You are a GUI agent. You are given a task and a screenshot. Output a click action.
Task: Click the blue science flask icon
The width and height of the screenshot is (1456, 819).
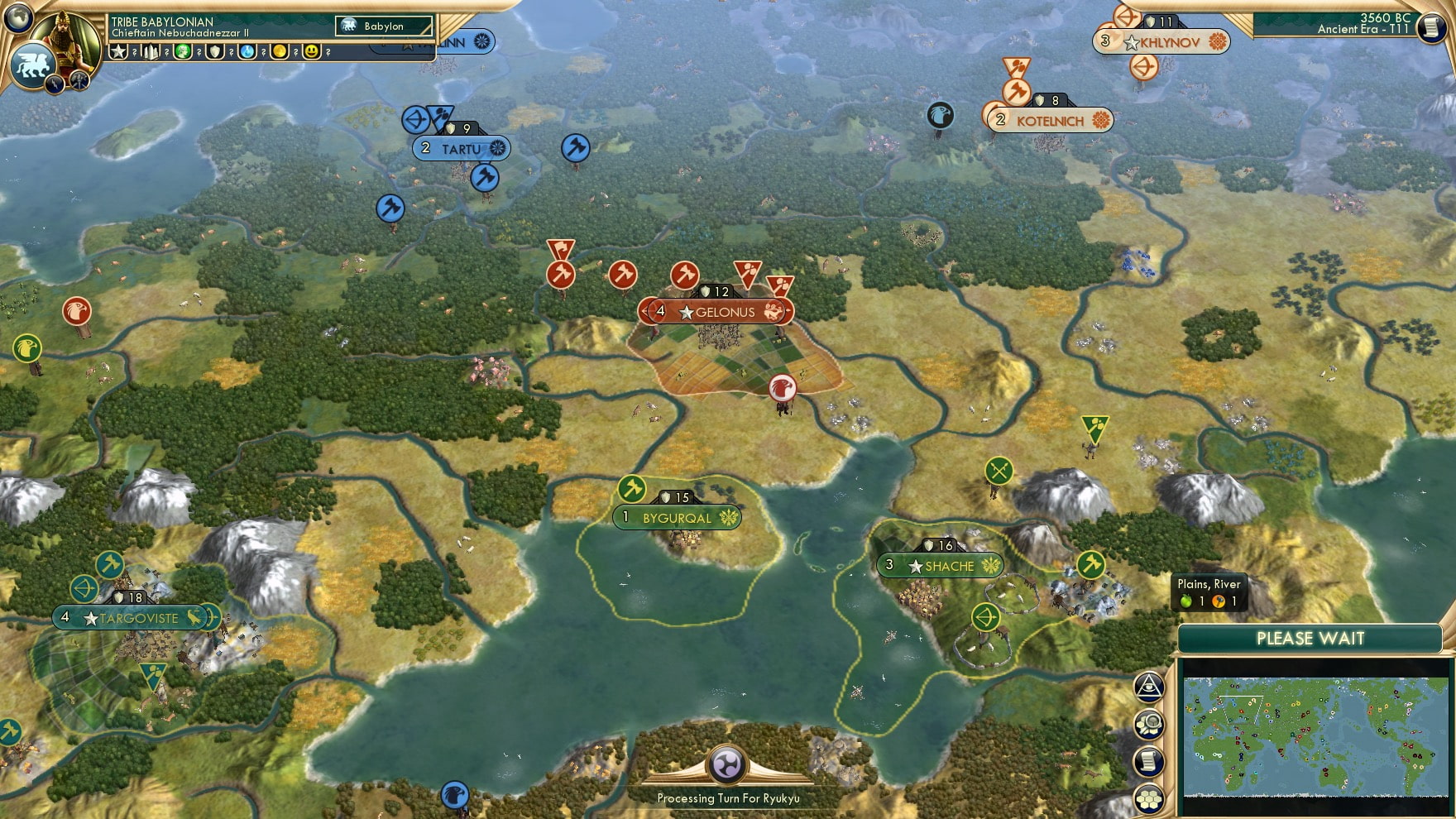(x=247, y=51)
